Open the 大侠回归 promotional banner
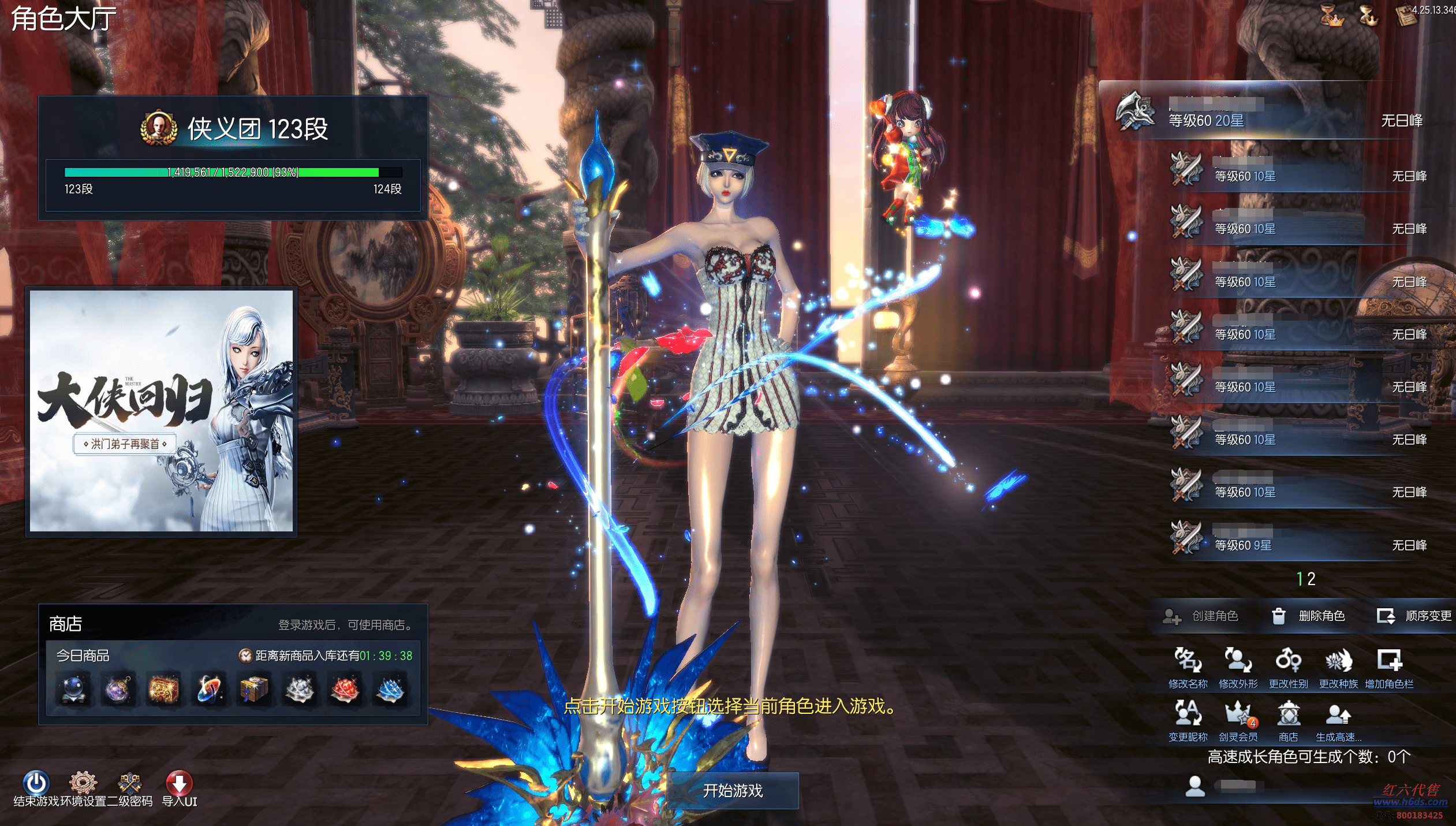This screenshot has height=826, width=1456. point(161,411)
